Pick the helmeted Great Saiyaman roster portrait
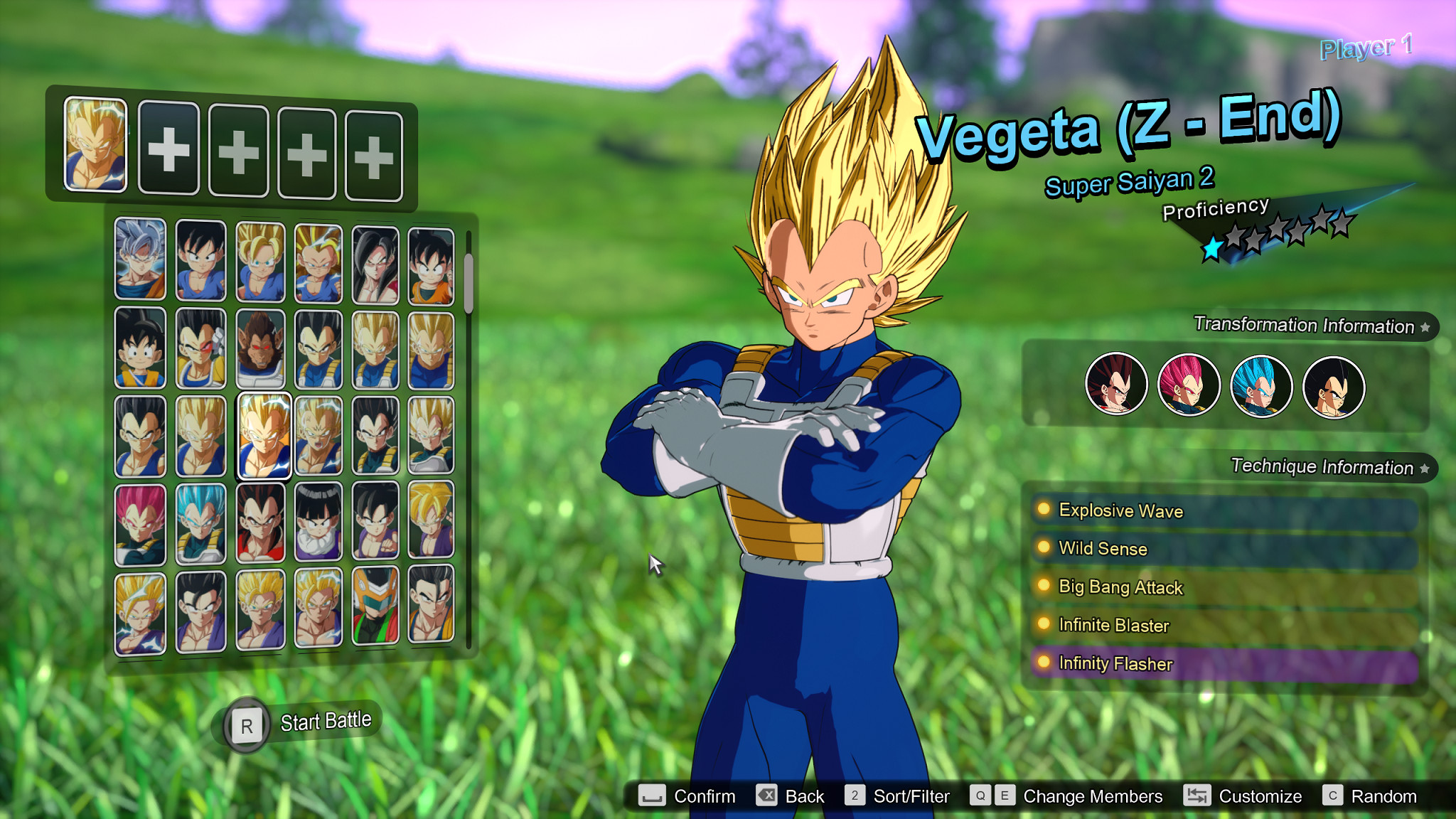The width and height of the screenshot is (1456, 819). click(x=375, y=606)
